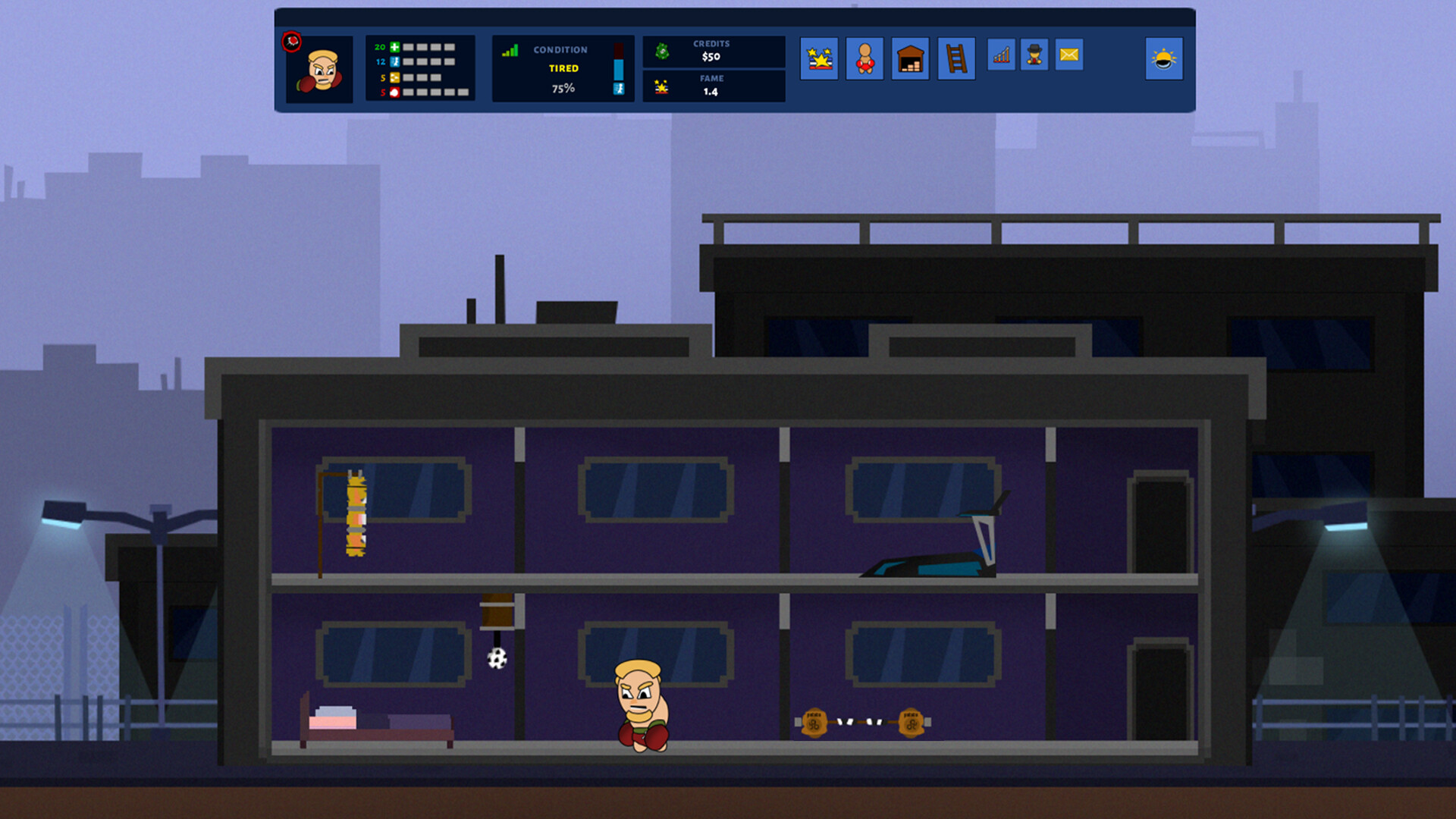Click the blue agility stat icon
Viewport: 1456px width, 819px height.
[394, 61]
